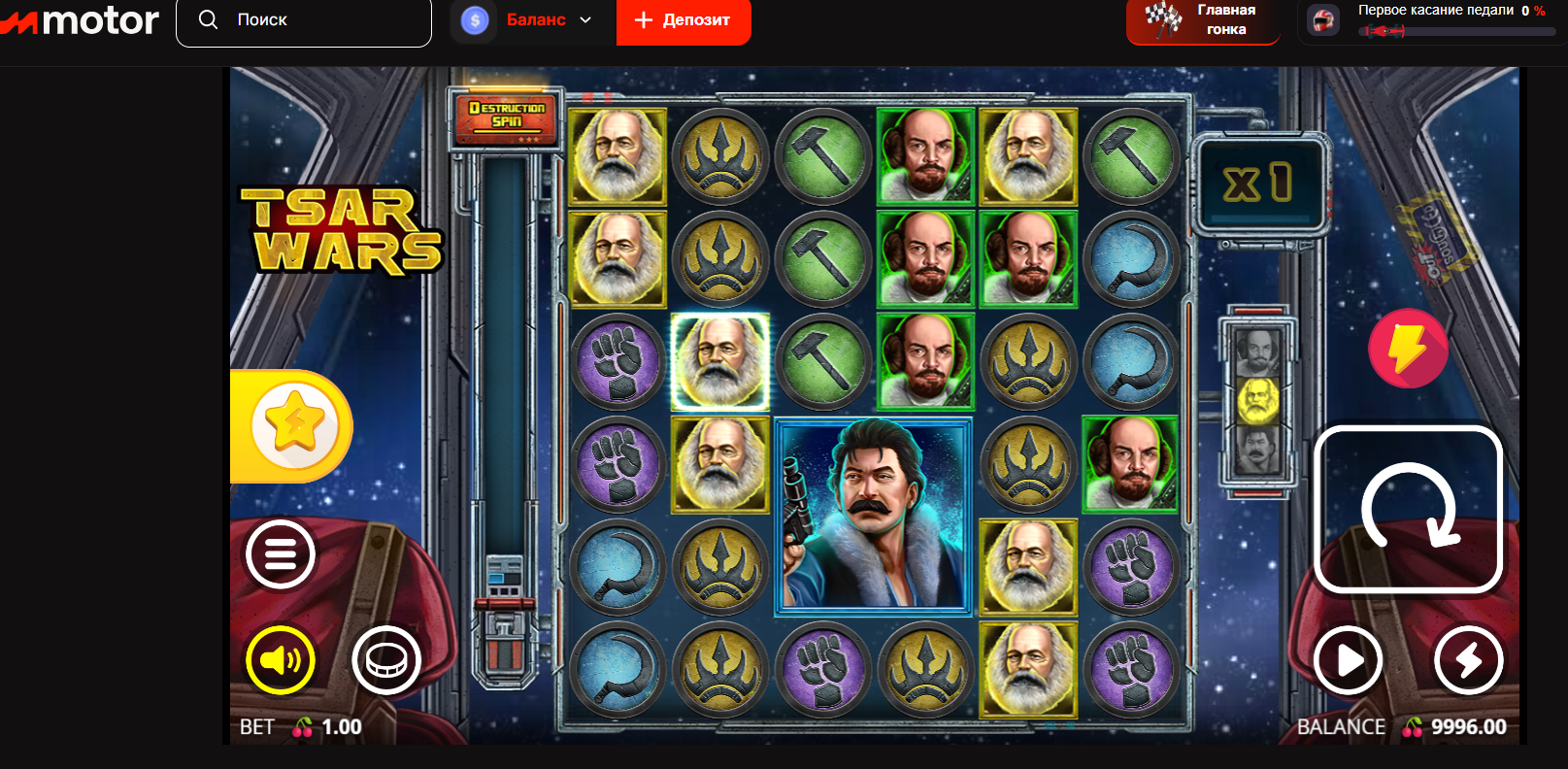
Task: Click the Первое касание педали progress slider
Action: (1447, 29)
